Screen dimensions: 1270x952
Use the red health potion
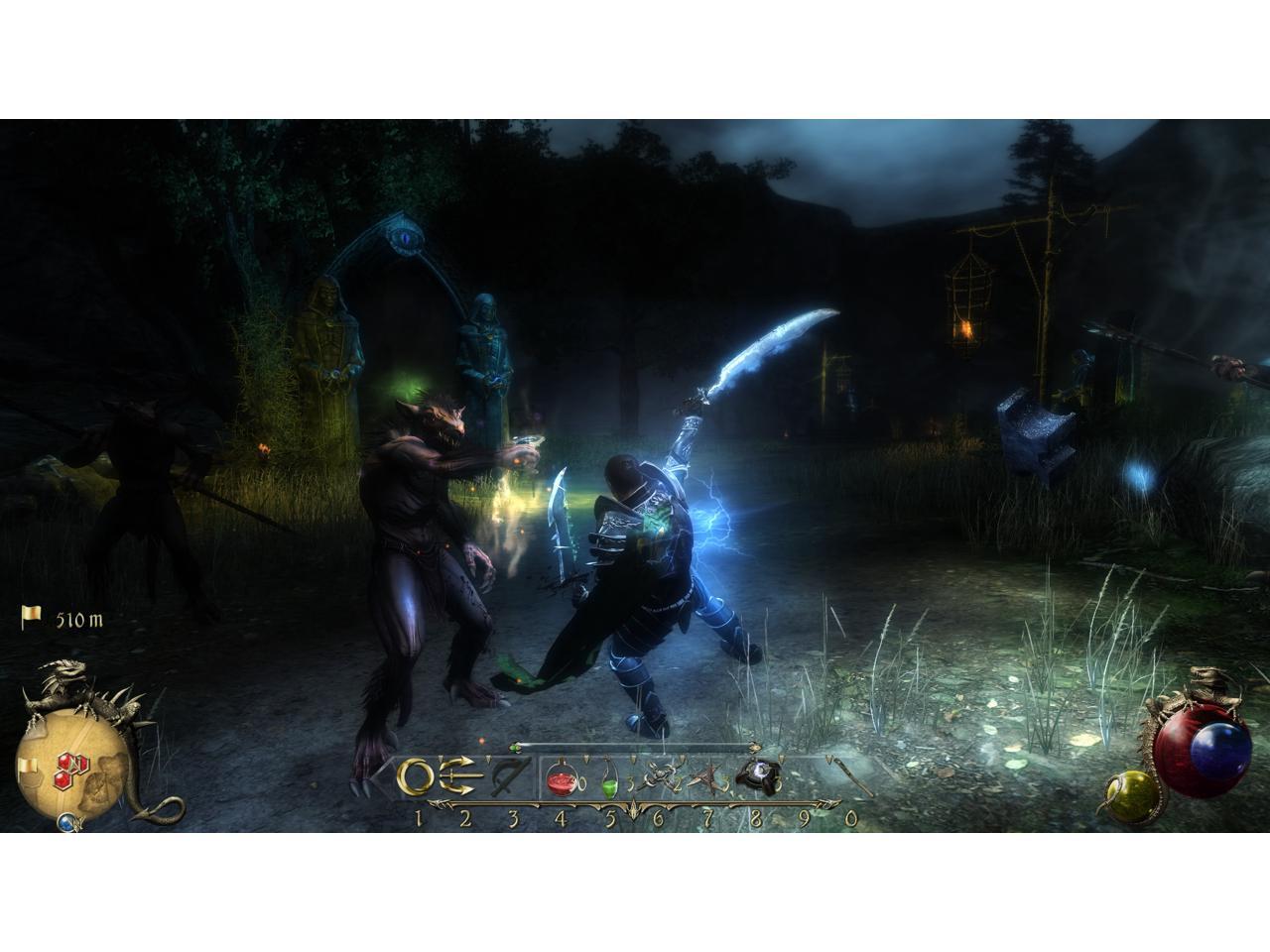(x=562, y=779)
